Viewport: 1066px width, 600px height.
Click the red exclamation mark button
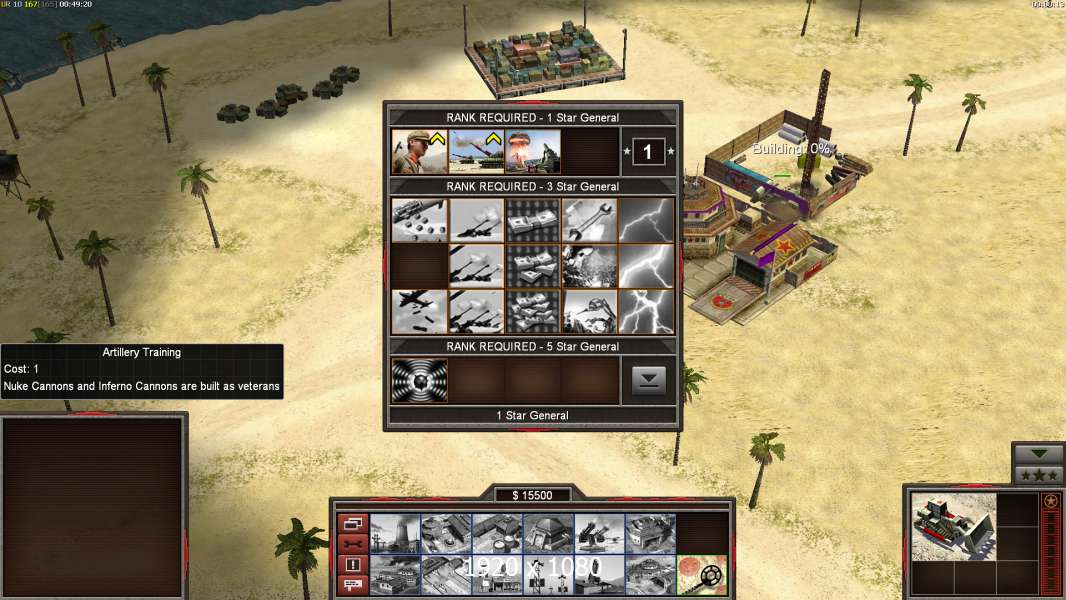[352, 564]
